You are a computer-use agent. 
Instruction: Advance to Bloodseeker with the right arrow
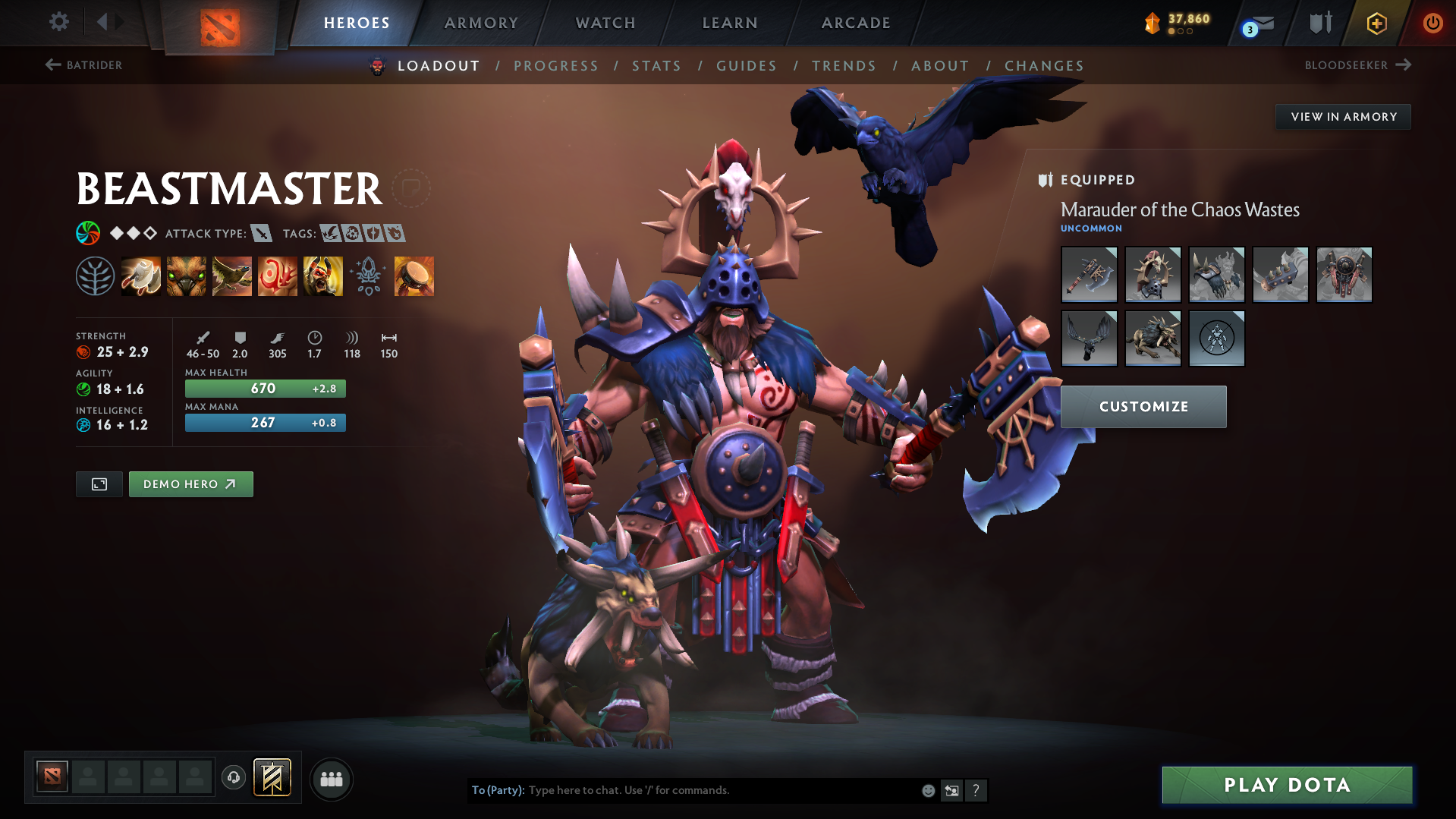(1403, 65)
